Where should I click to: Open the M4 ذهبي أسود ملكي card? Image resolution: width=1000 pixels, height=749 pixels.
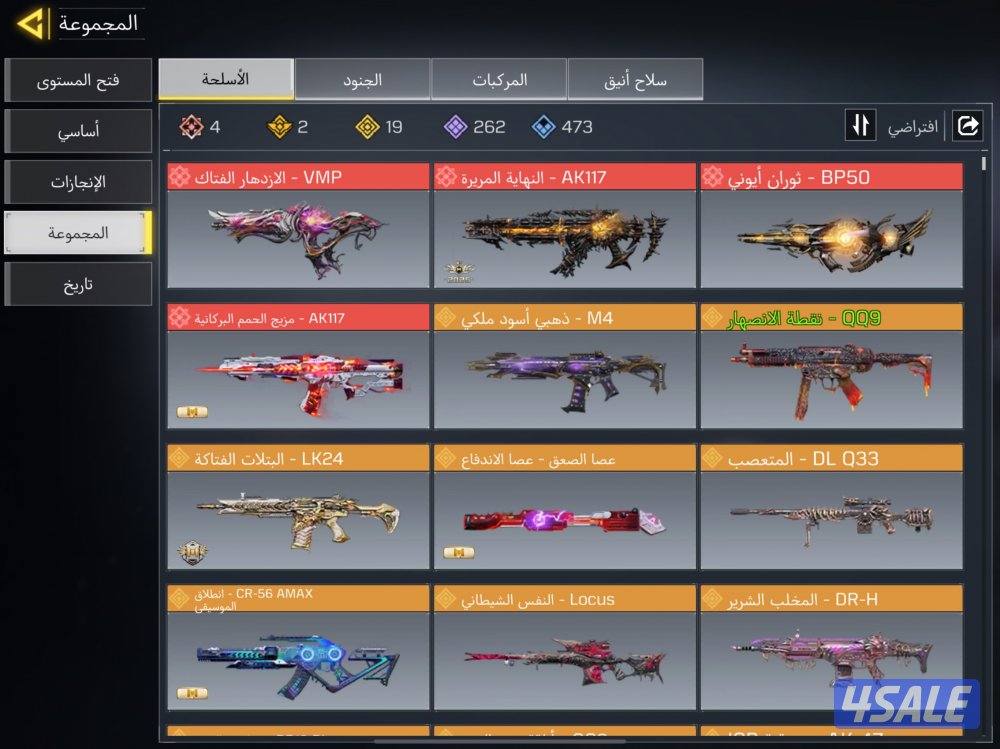[x=564, y=367]
